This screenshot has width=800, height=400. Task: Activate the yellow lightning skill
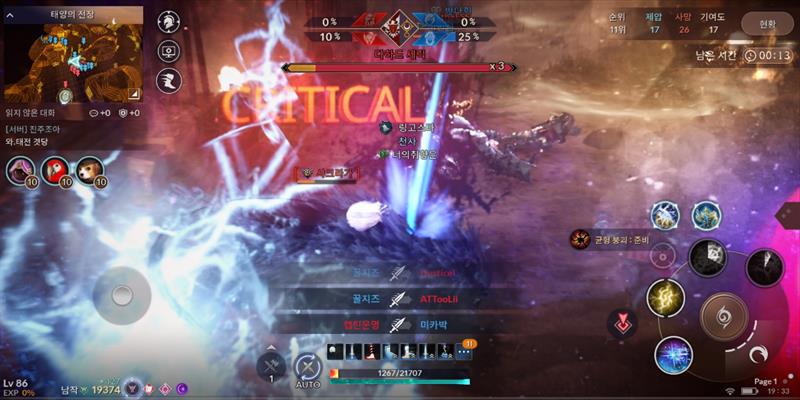(x=665, y=297)
